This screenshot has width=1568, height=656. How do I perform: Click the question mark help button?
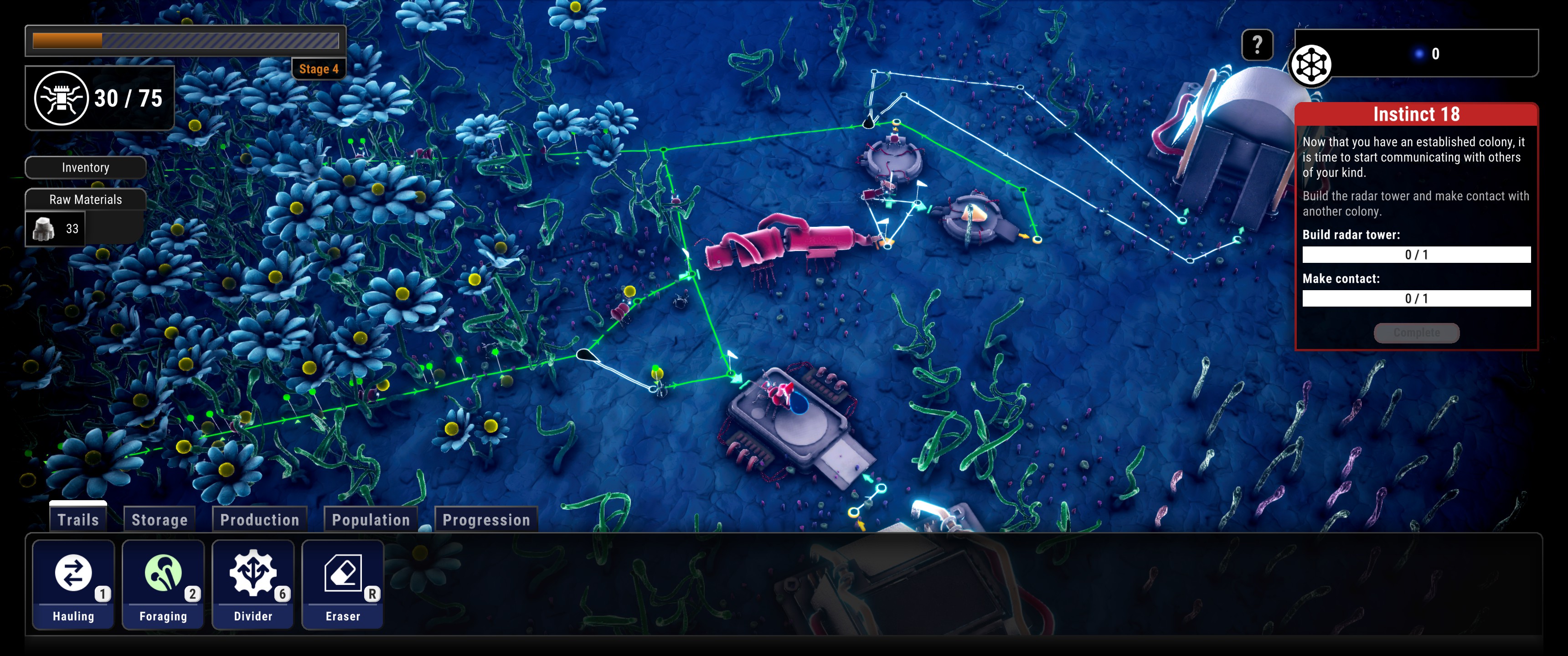1257,45
